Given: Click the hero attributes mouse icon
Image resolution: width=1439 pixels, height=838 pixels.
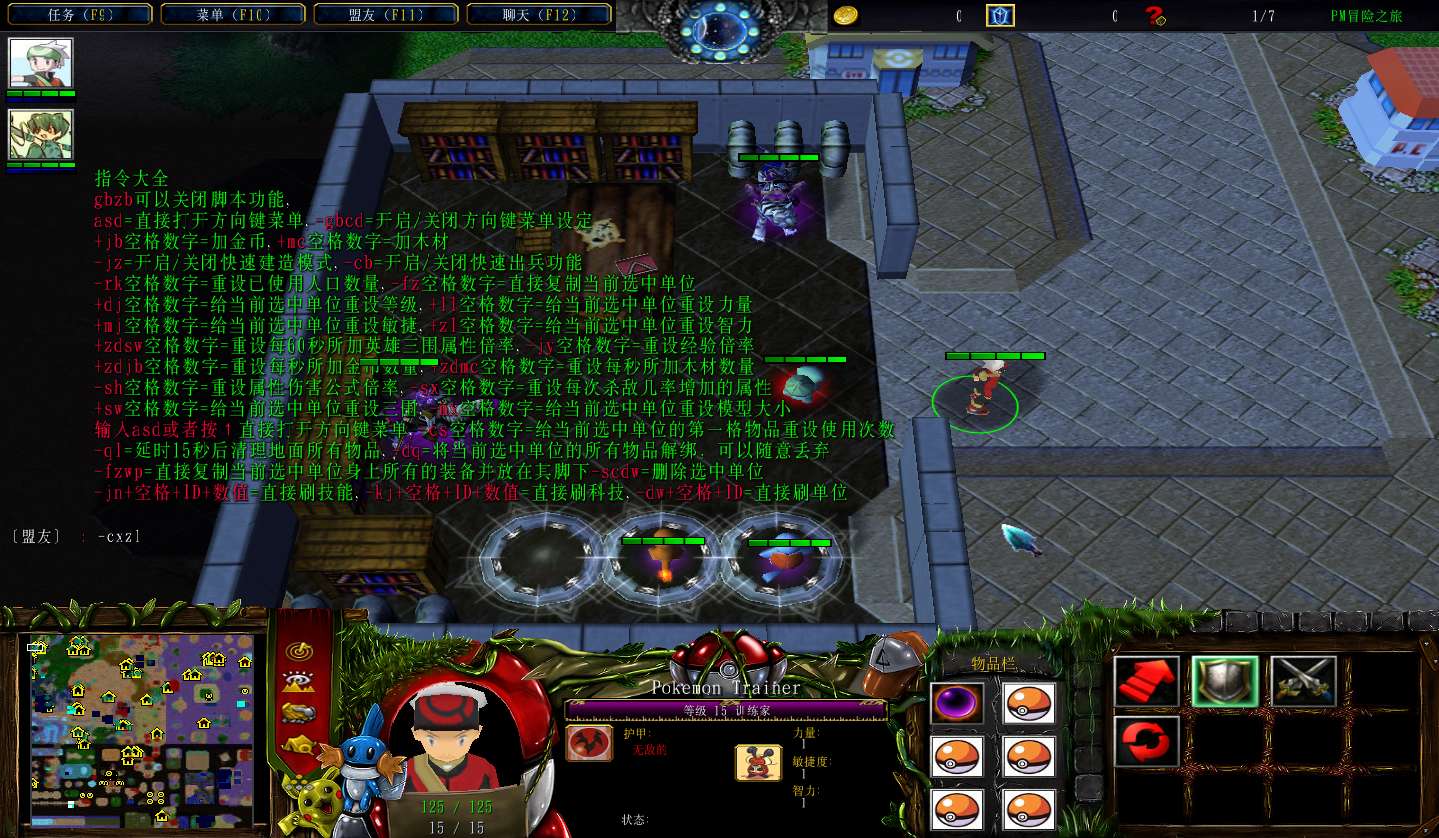Looking at the screenshot, I should (758, 762).
